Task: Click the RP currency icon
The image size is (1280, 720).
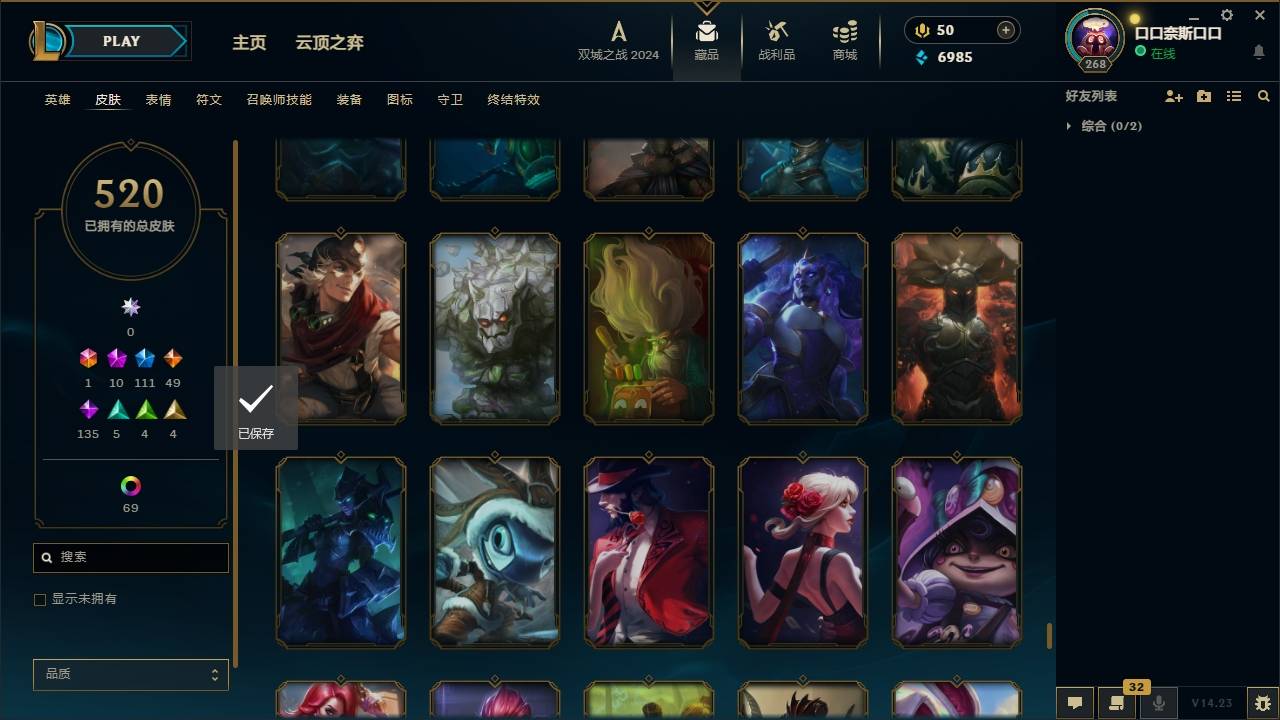Action: 921,30
